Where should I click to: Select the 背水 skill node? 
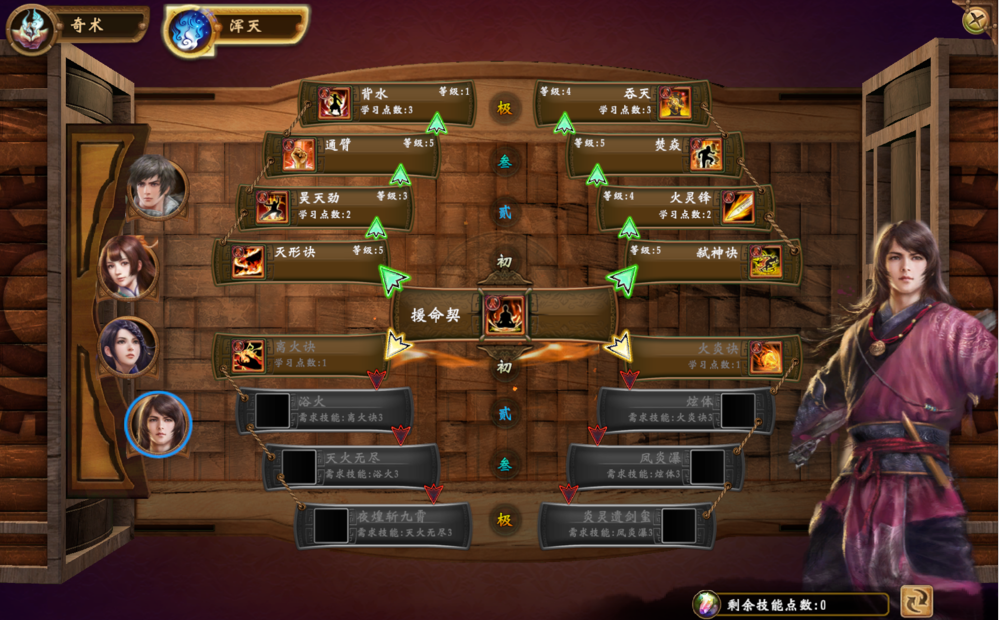(387, 102)
